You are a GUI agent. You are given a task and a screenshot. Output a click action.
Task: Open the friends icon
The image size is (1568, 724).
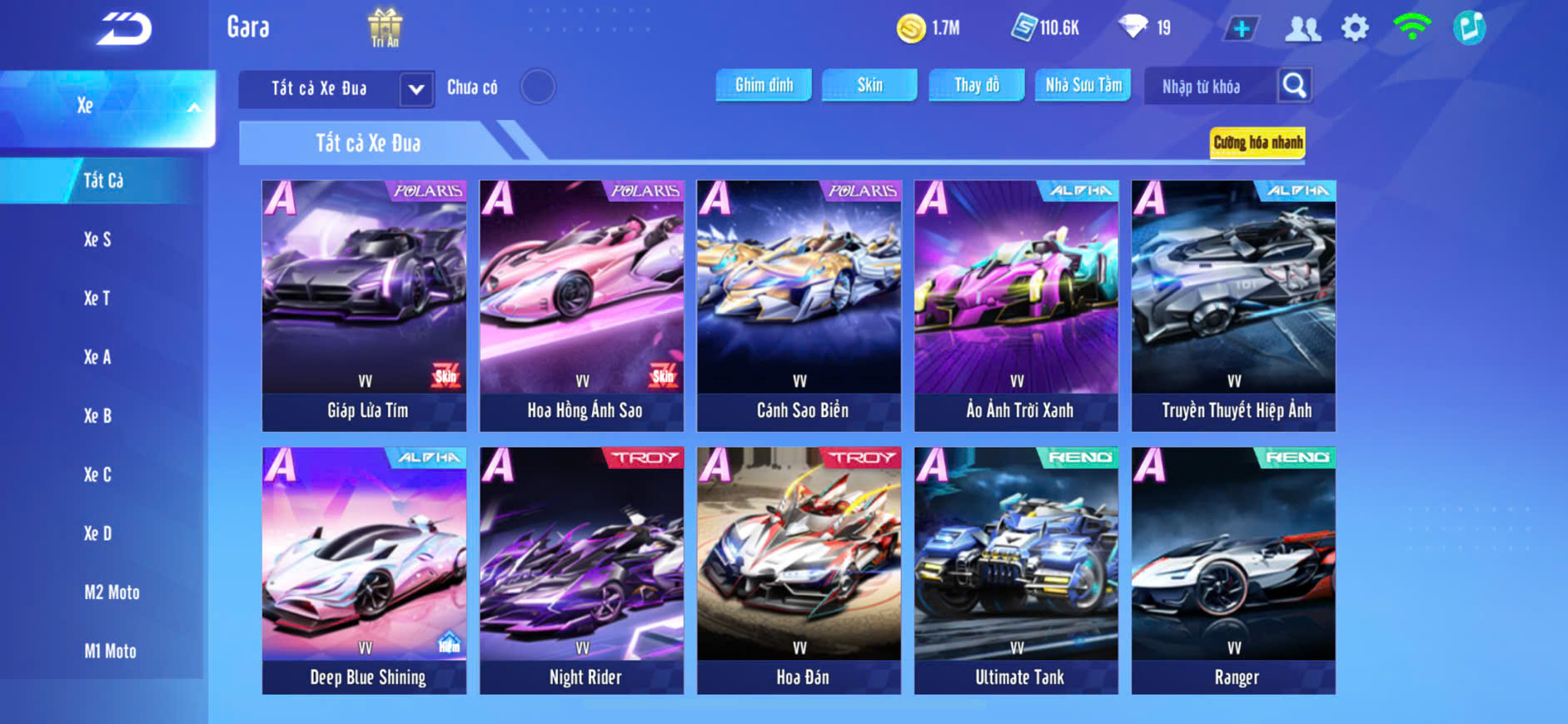[1302, 28]
